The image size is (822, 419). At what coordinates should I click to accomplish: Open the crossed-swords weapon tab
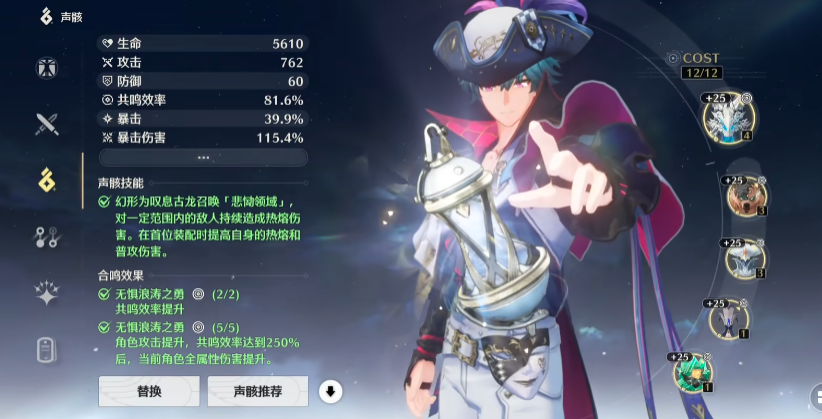tap(47, 124)
